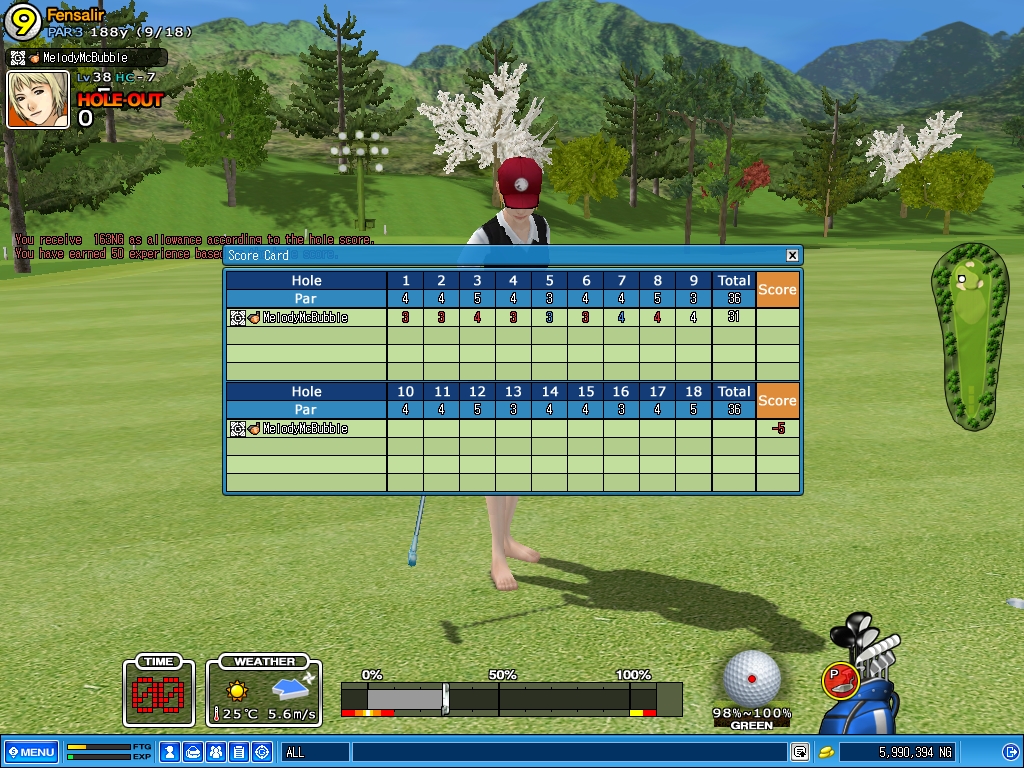
Task: Expand the chat log window icon
Action: tap(800, 752)
